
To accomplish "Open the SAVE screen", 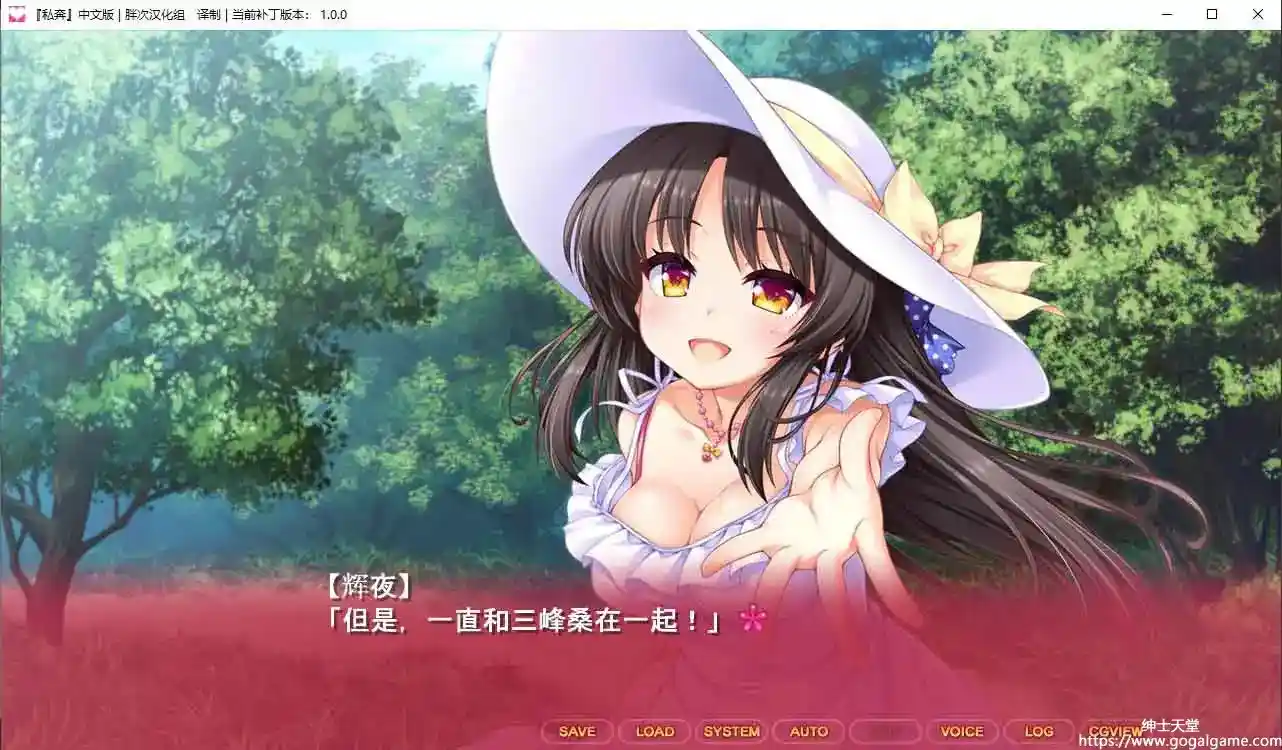I will coord(575,731).
